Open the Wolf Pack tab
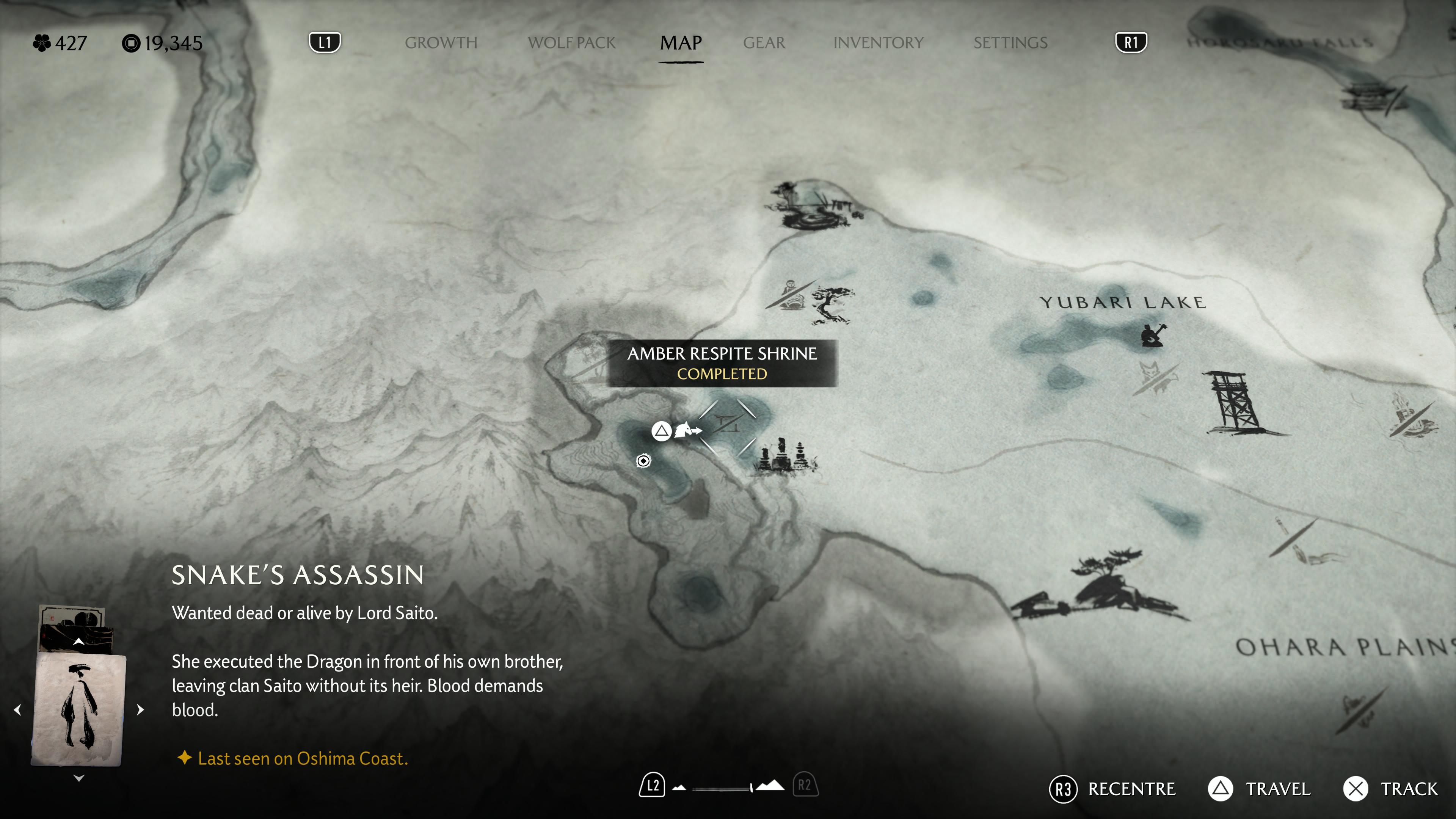The height and width of the screenshot is (819, 1456). pyautogui.click(x=571, y=43)
